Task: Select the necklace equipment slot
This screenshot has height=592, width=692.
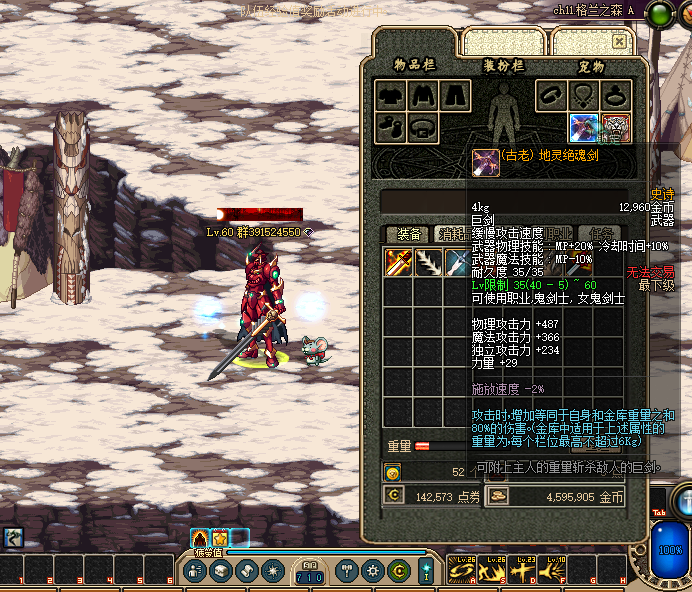Action: [x=584, y=95]
